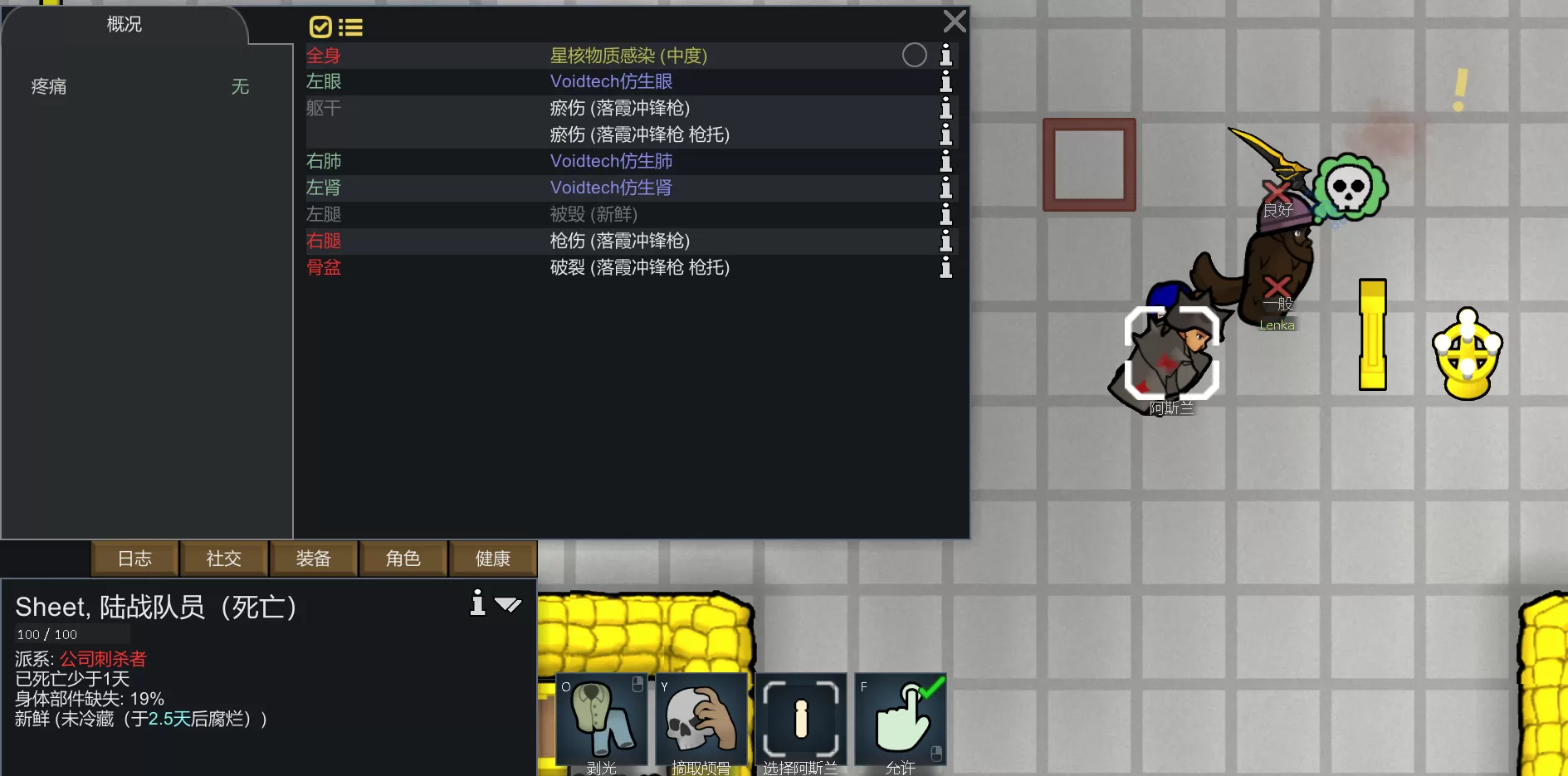Activate the 摘取颅骨 extract skull command
Viewport: 1568px width, 776px height.
point(701,720)
